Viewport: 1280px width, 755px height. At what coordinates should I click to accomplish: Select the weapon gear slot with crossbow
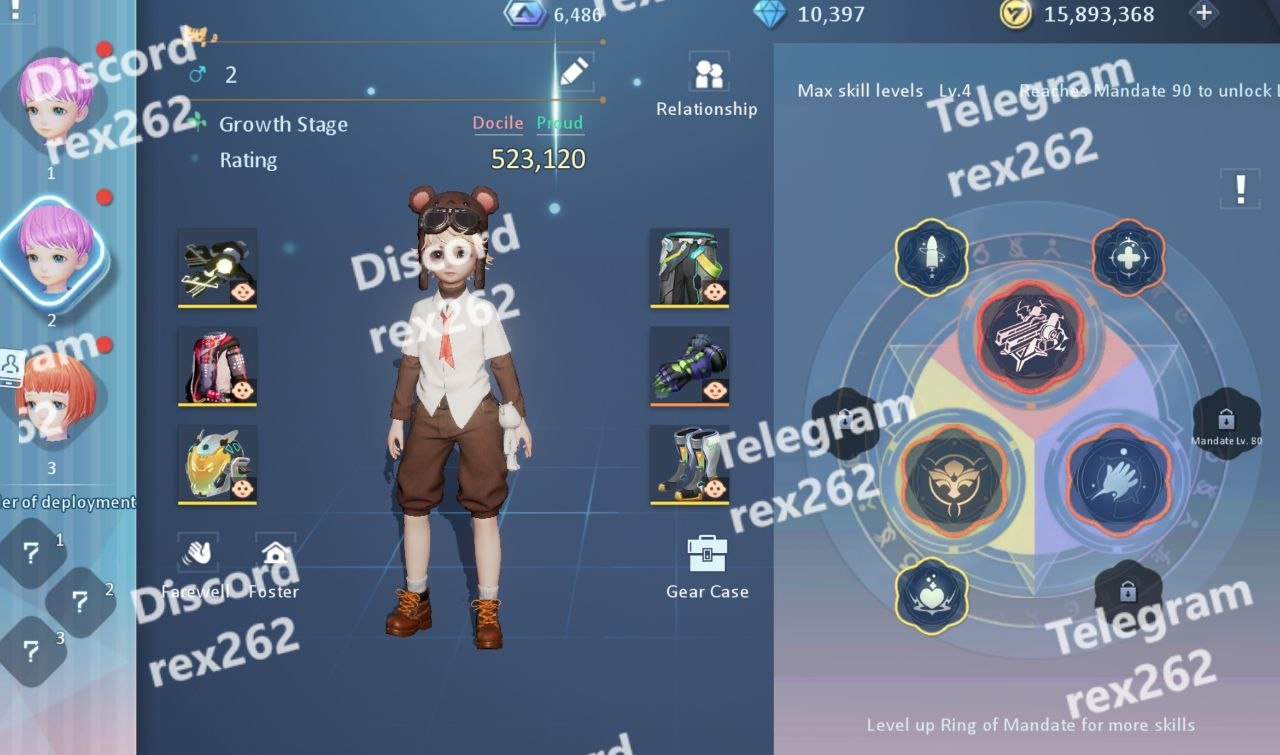coord(218,267)
